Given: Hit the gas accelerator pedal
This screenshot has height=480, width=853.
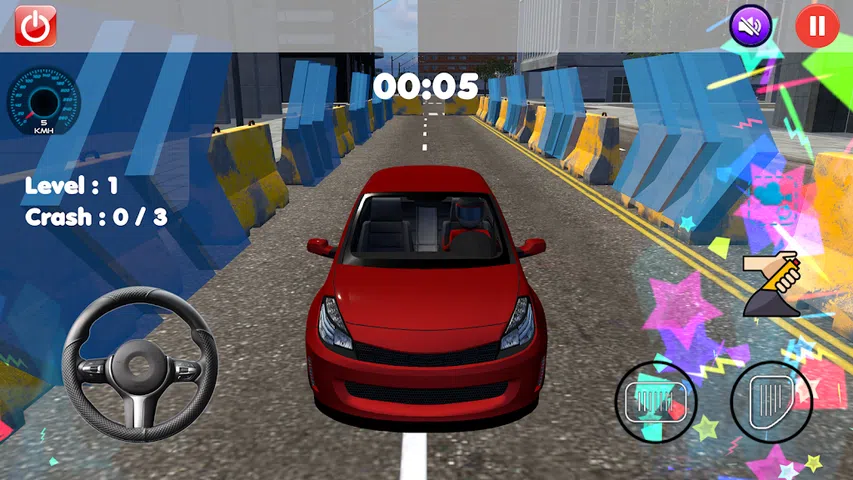Looking at the screenshot, I should click(771, 402).
